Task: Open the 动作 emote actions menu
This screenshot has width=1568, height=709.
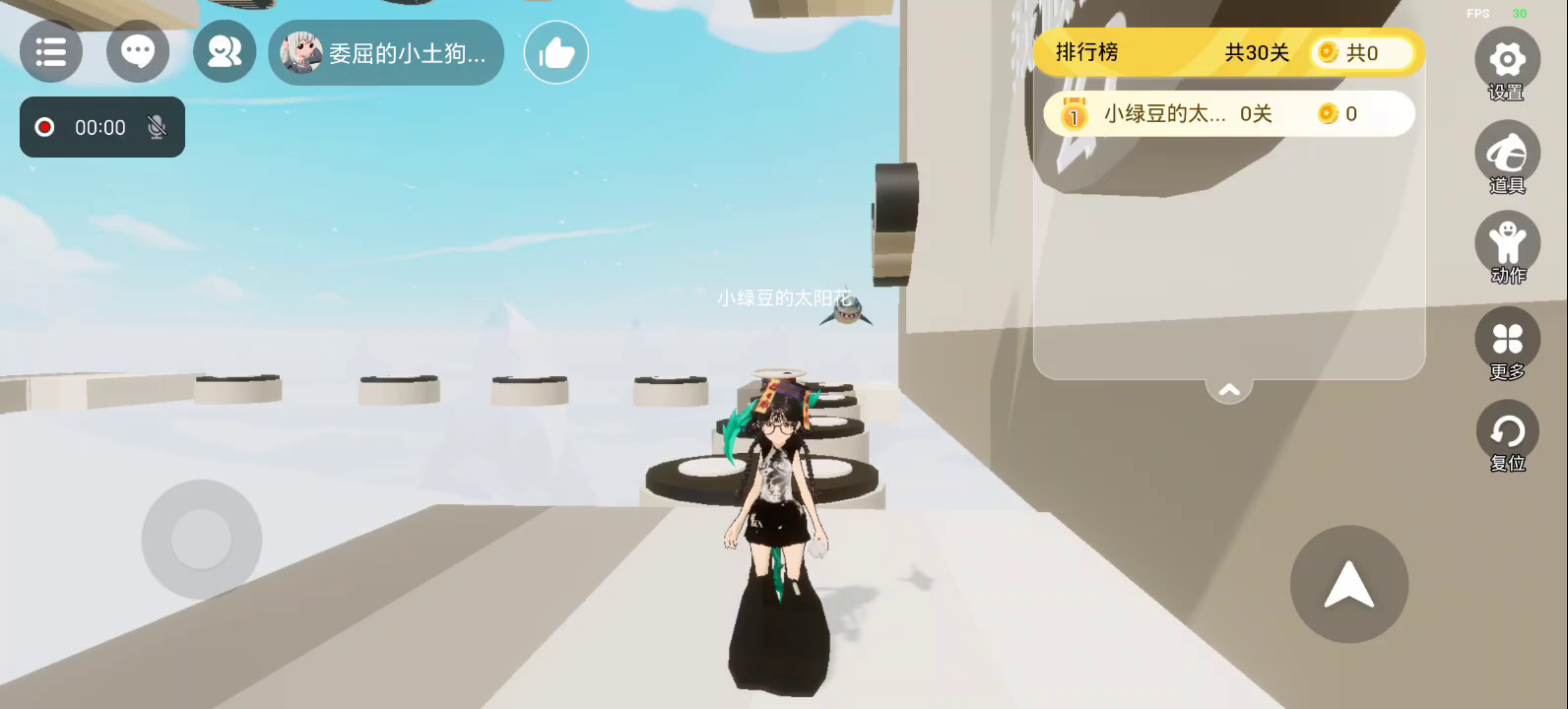Action: coord(1506,244)
